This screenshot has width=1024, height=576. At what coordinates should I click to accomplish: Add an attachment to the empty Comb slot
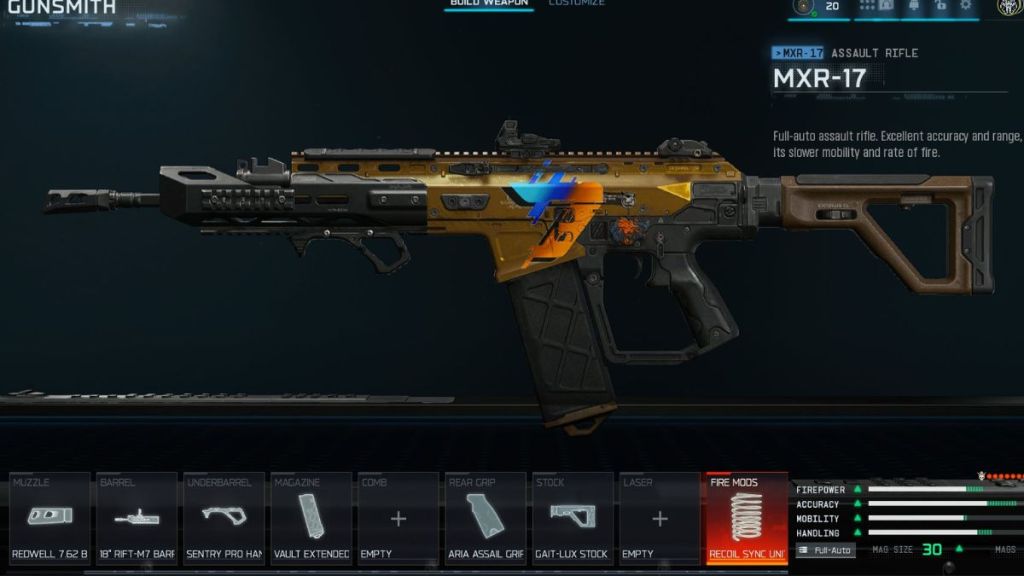[398, 518]
